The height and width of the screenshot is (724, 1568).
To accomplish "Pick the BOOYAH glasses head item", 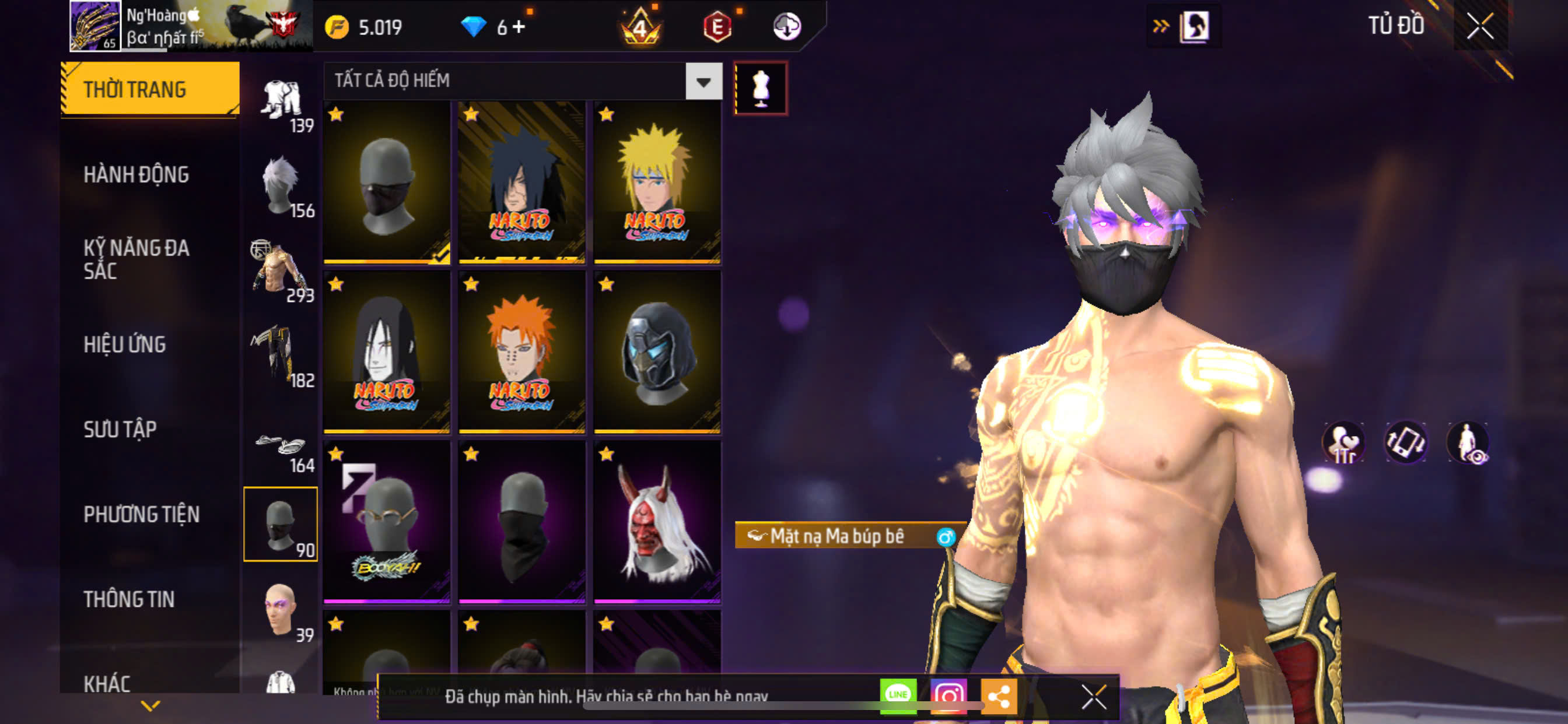I will 387,522.
